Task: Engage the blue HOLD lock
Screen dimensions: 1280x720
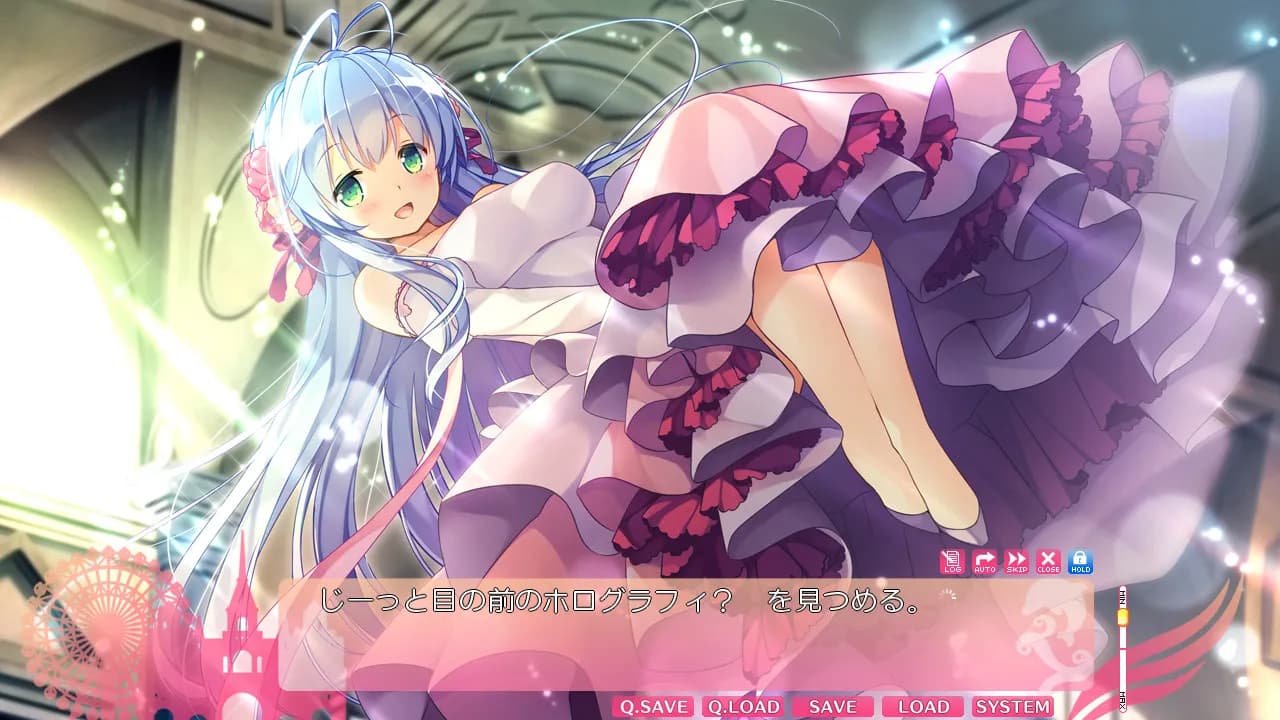Action: pos(1081,563)
